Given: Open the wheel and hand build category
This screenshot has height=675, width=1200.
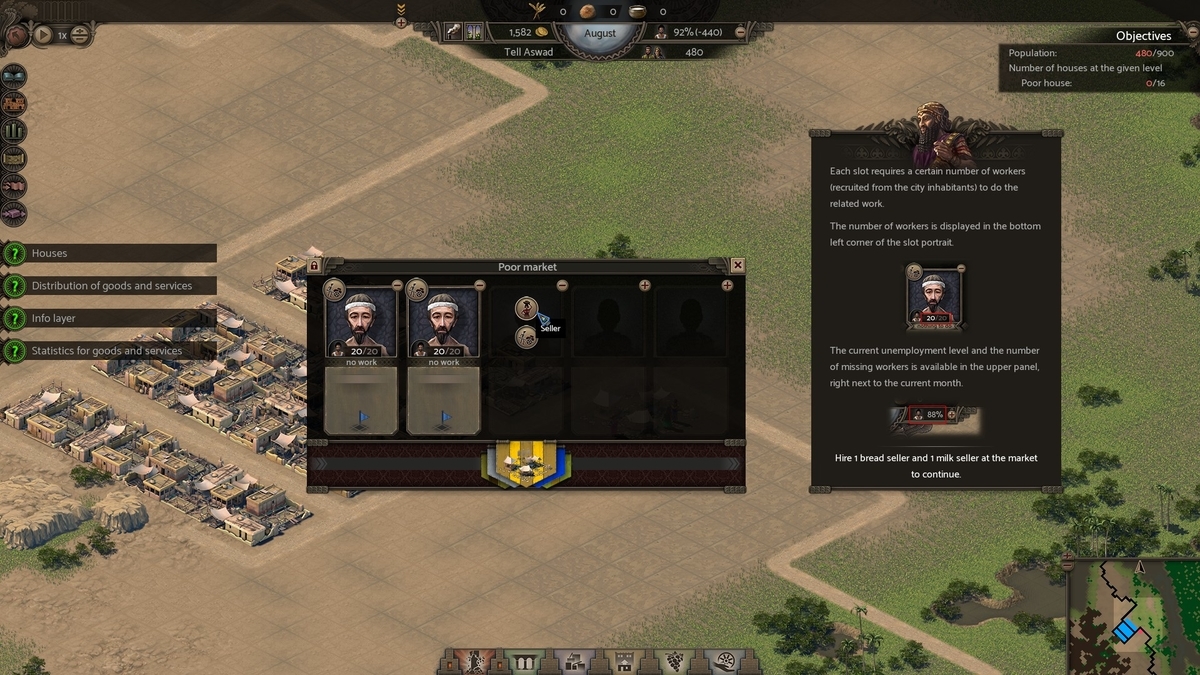Looking at the screenshot, I should pyautogui.click(x=724, y=661).
